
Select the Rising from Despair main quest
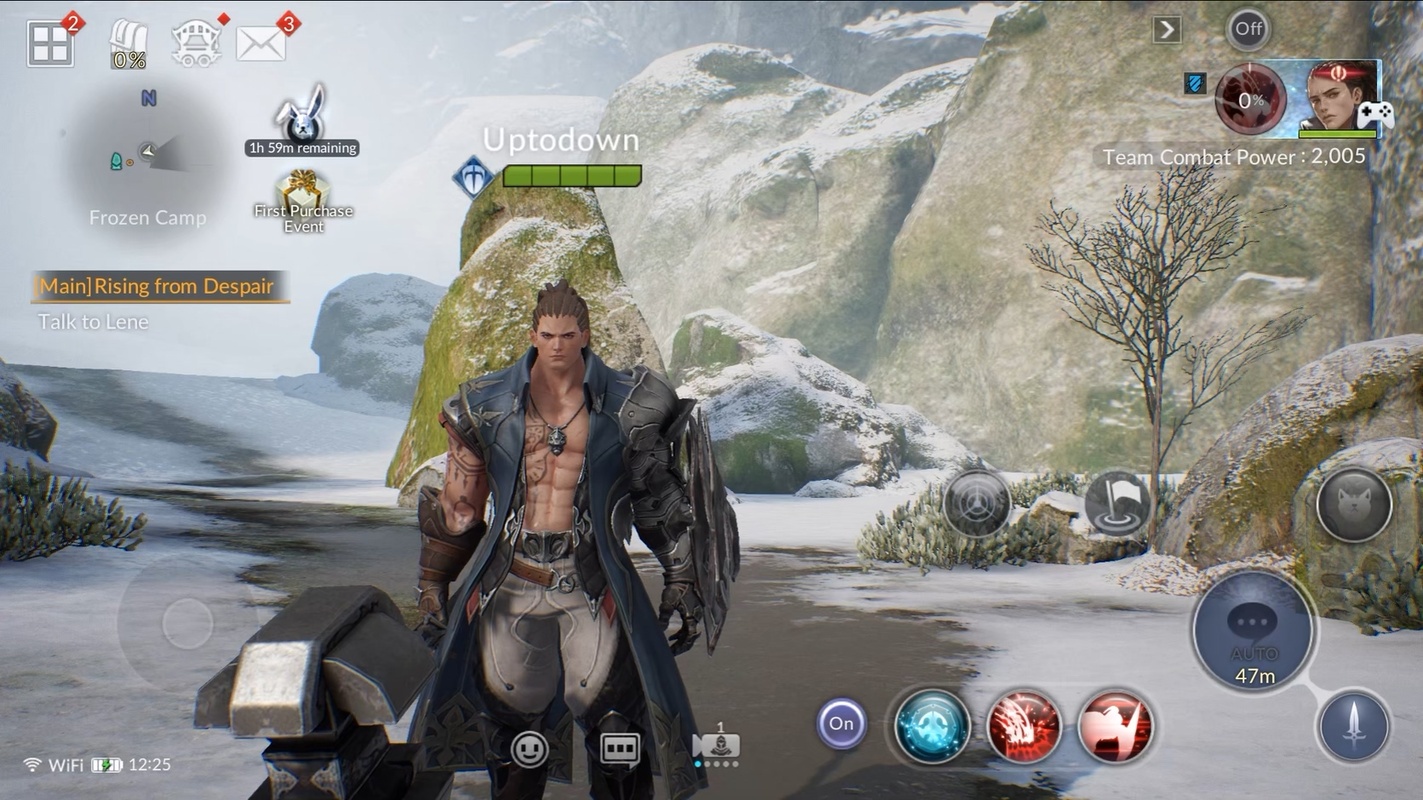click(157, 287)
